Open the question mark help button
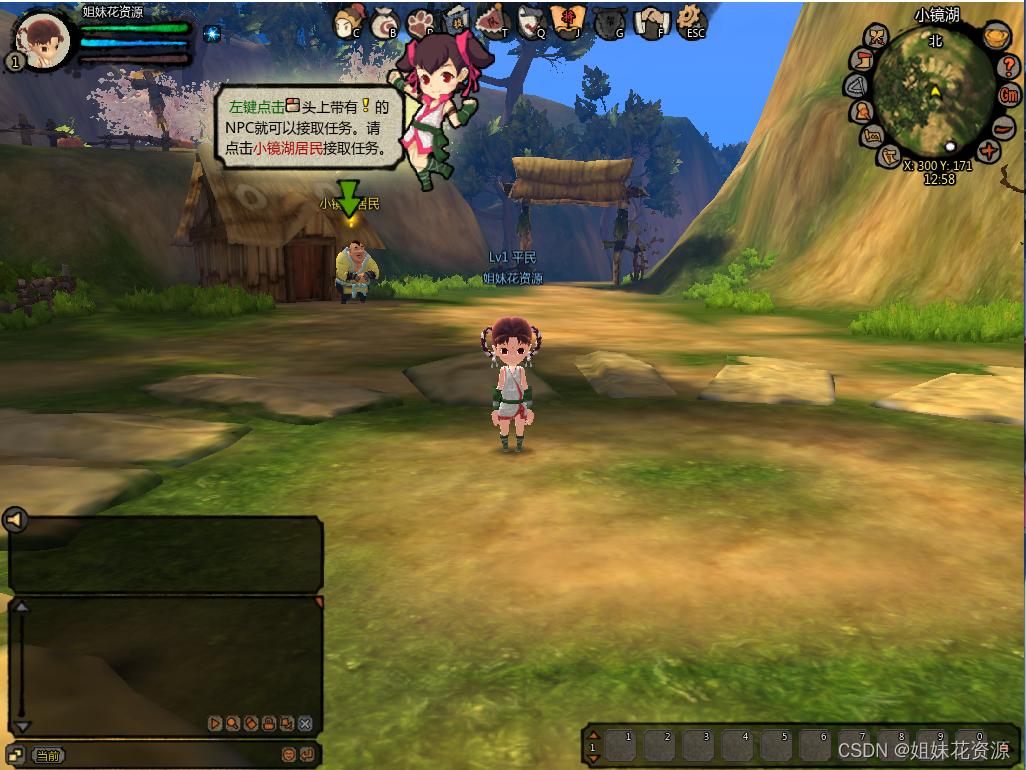 click(1009, 66)
